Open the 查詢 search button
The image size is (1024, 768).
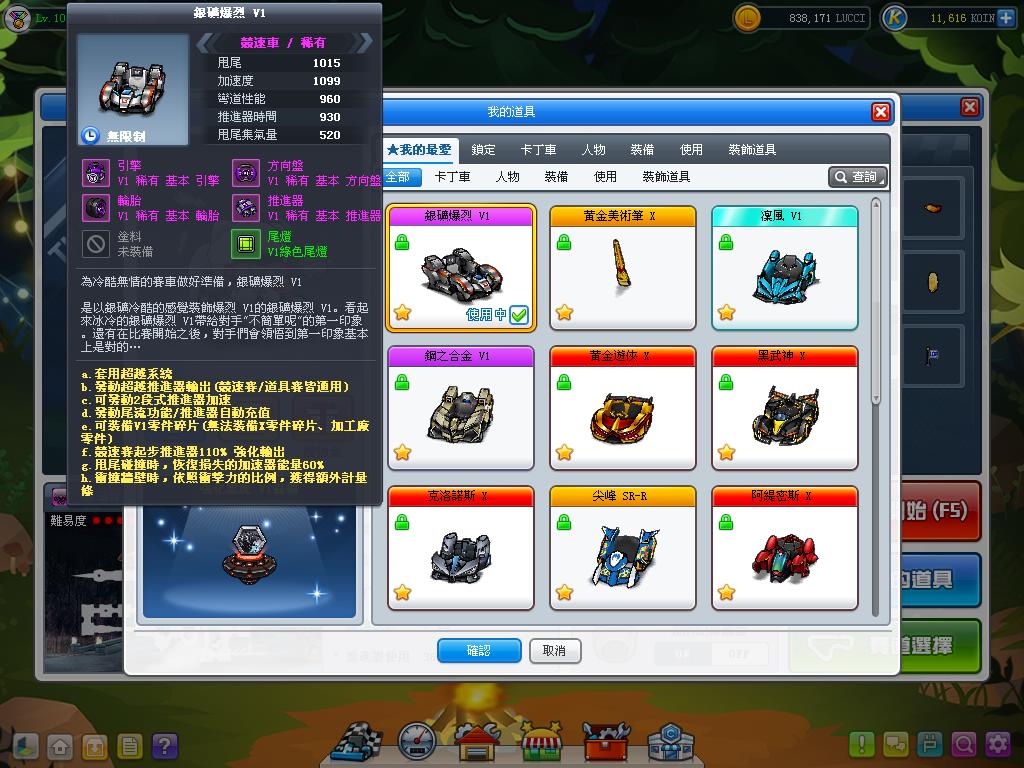pos(858,177)
